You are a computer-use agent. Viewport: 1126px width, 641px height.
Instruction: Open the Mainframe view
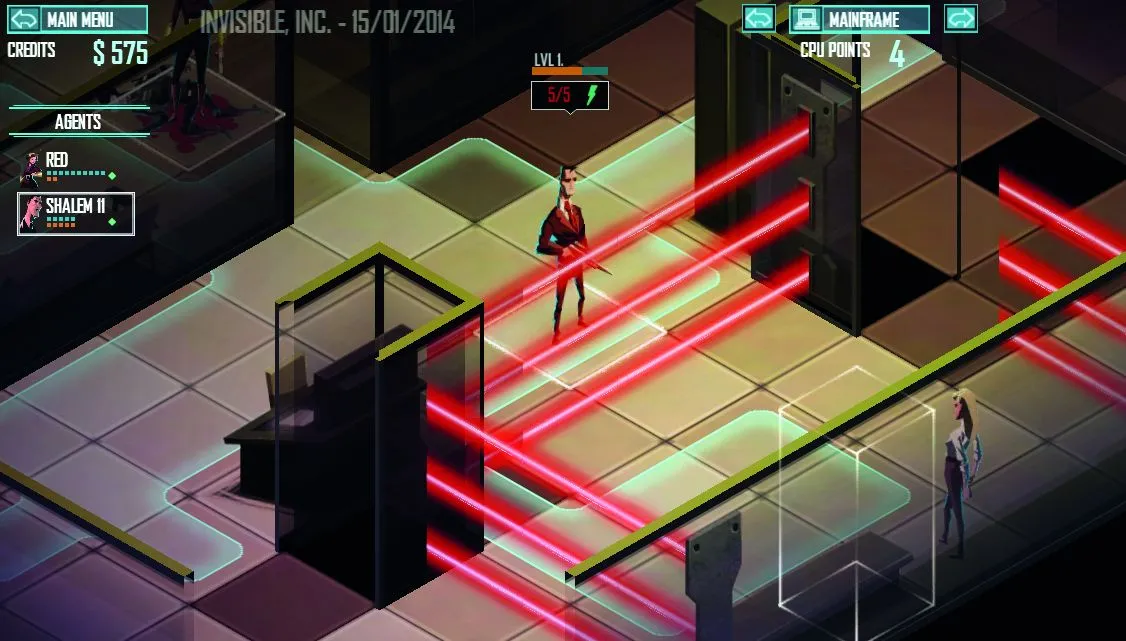pos(860,19)
